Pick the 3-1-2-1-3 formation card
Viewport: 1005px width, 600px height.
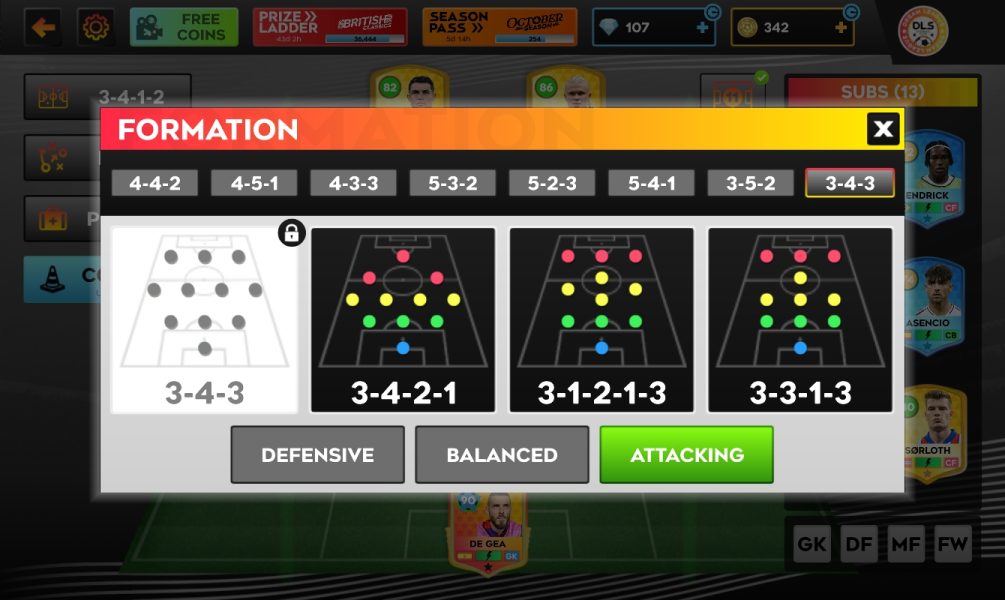pyautogui.click(x=601, y=320)
